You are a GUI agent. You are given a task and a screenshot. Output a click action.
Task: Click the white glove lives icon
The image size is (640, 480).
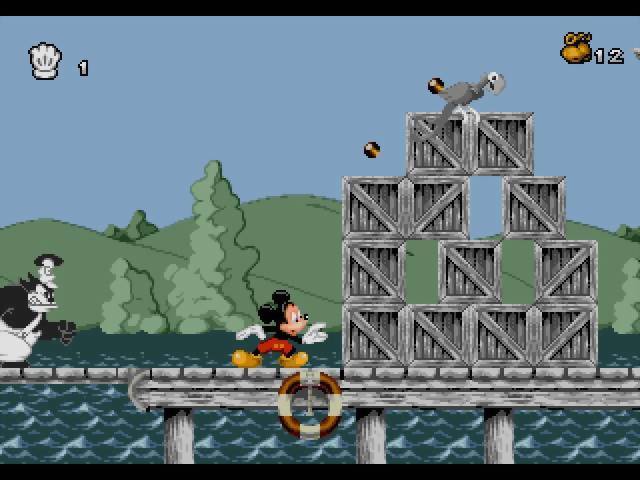point(46,63)
